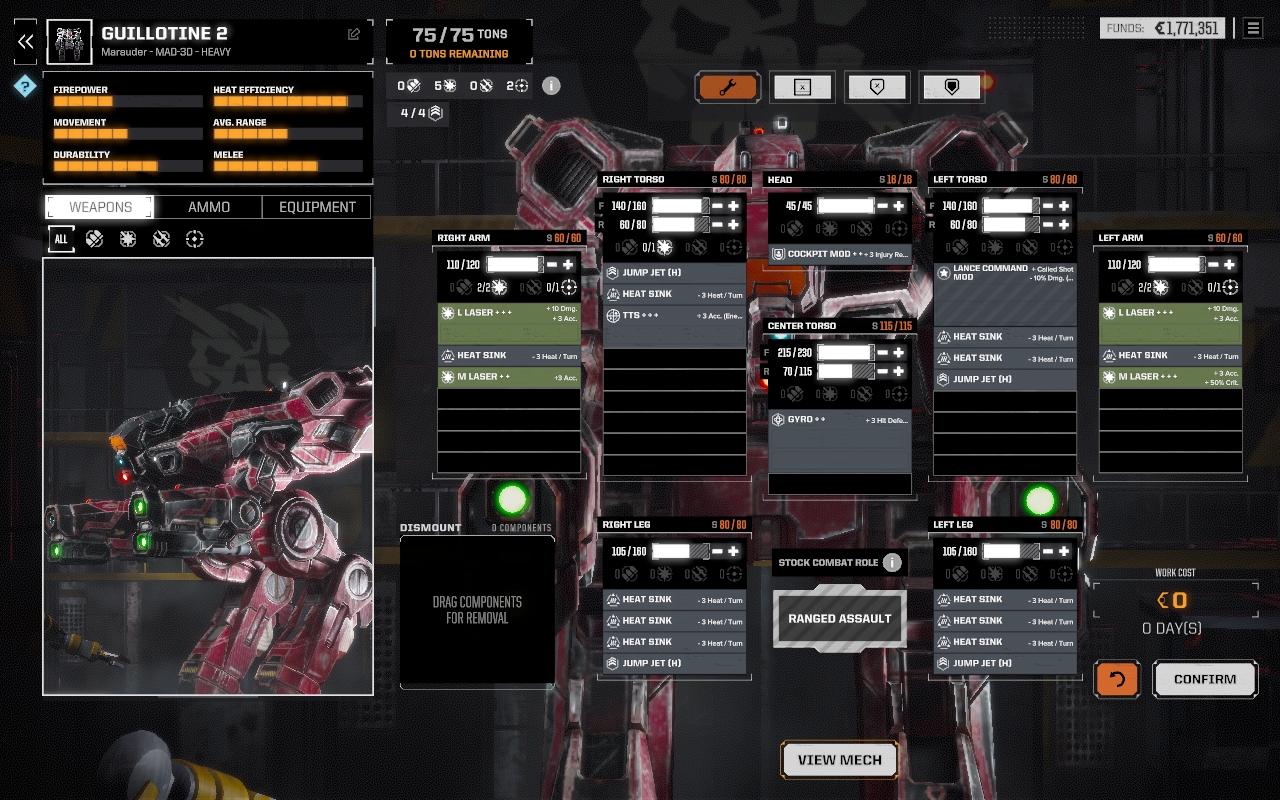The height and width of the screenshot is (800, 1280).
Task: Open the hardpoint info icon under tonnage
Action: pyautogui.click(x=551, y=86)
